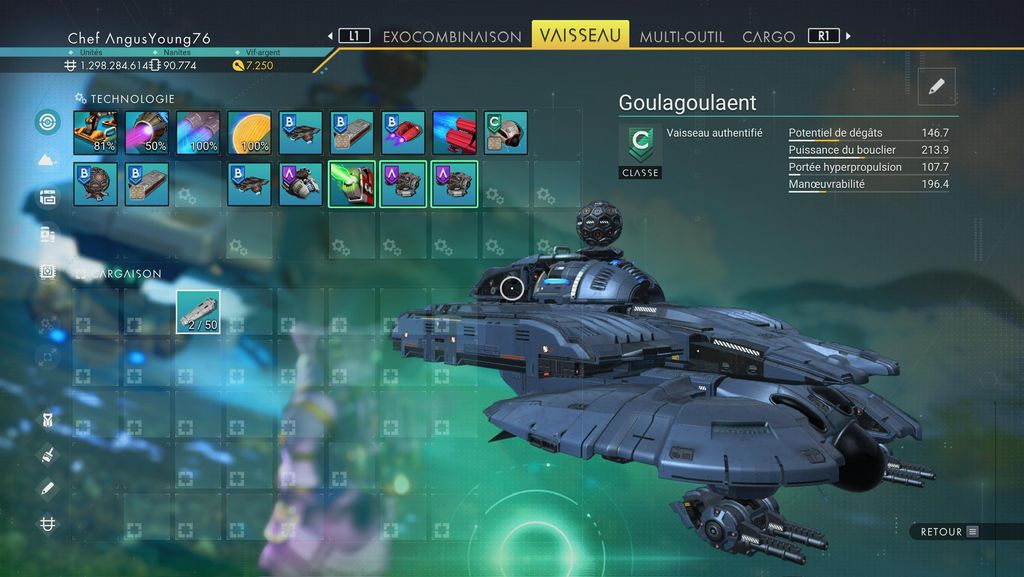Screen dimensions: 1024x577
Task: Pick the red twin rocket launcher slot
Action: coord(454,132)
